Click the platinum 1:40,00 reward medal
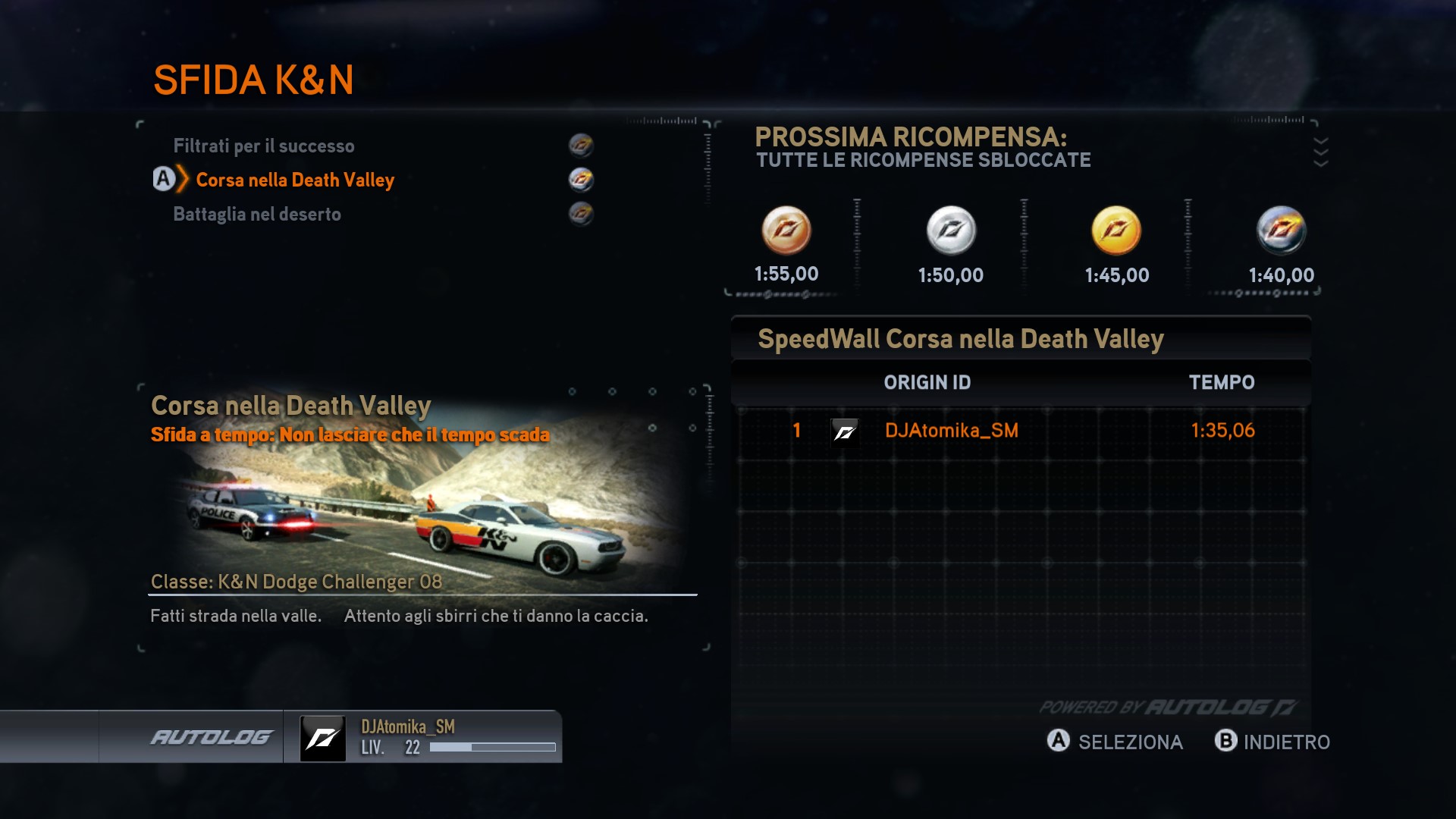Viewport: 1456px width, 819px height. tap(1281, 231)
